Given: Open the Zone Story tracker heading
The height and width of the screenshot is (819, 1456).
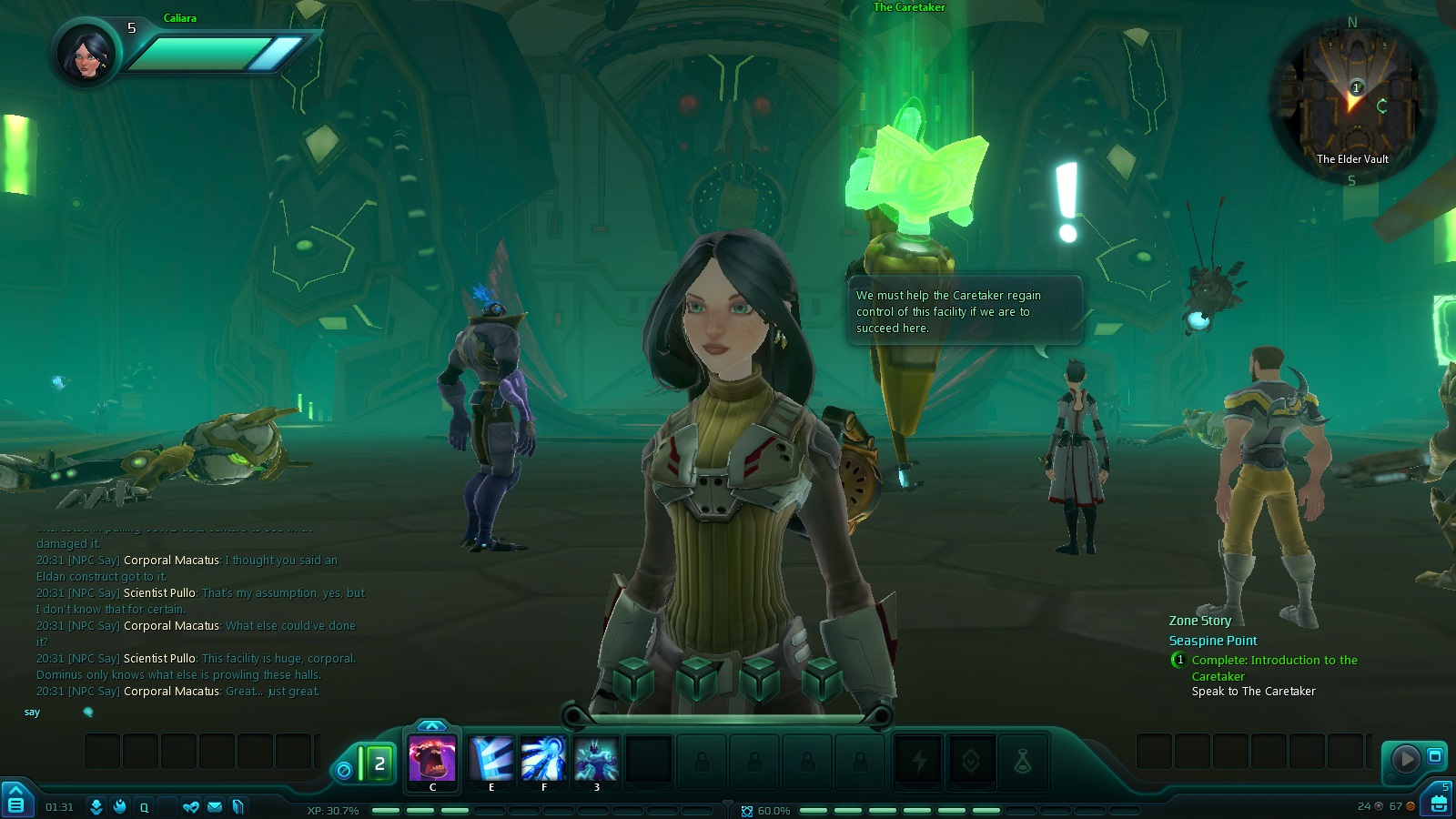Looking at the screenshot, I should coord(1199,621).
